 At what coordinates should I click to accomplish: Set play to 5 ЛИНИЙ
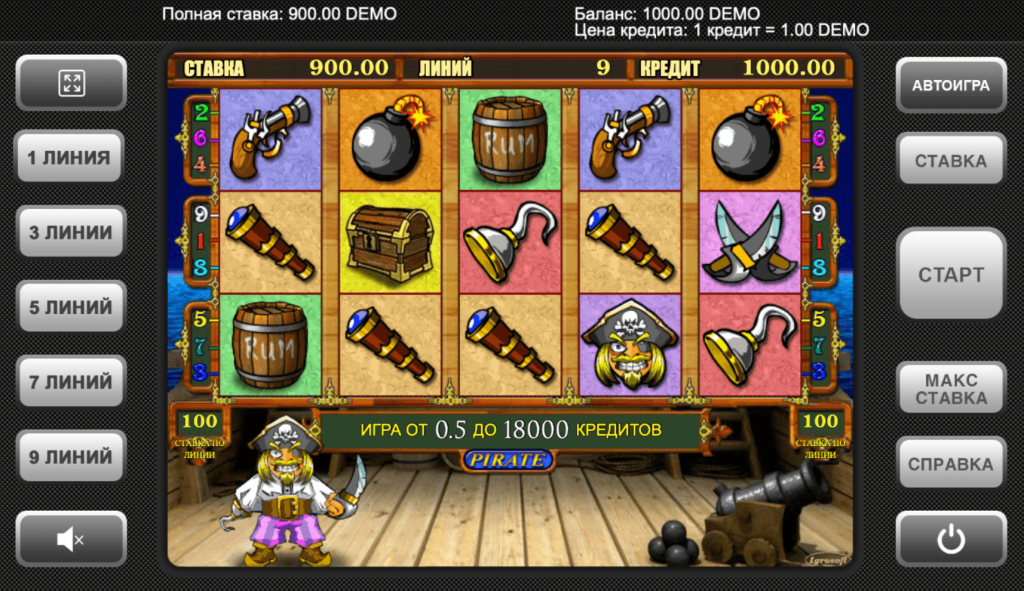(x=70, y=307)
